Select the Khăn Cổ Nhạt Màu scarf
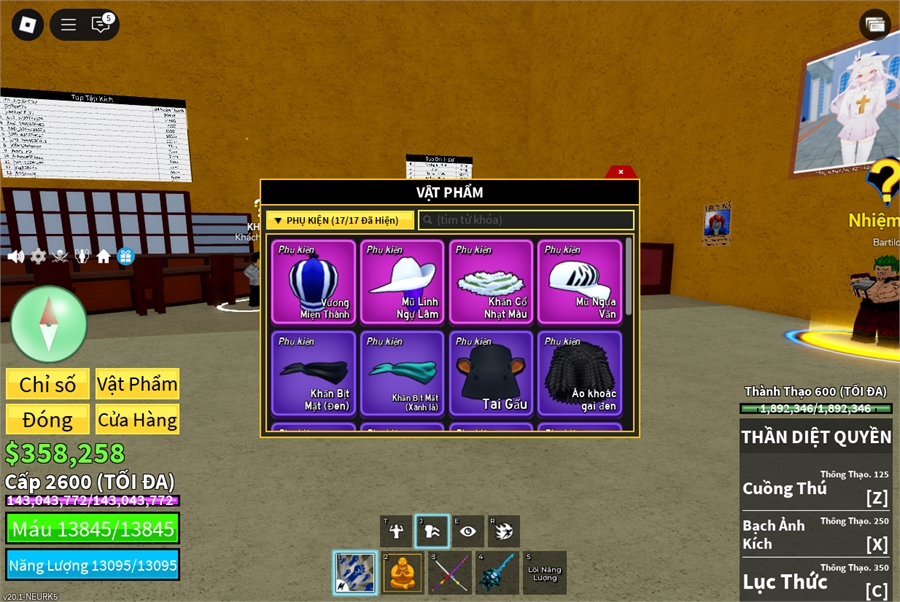900x602 pixels. coord(491,282)
